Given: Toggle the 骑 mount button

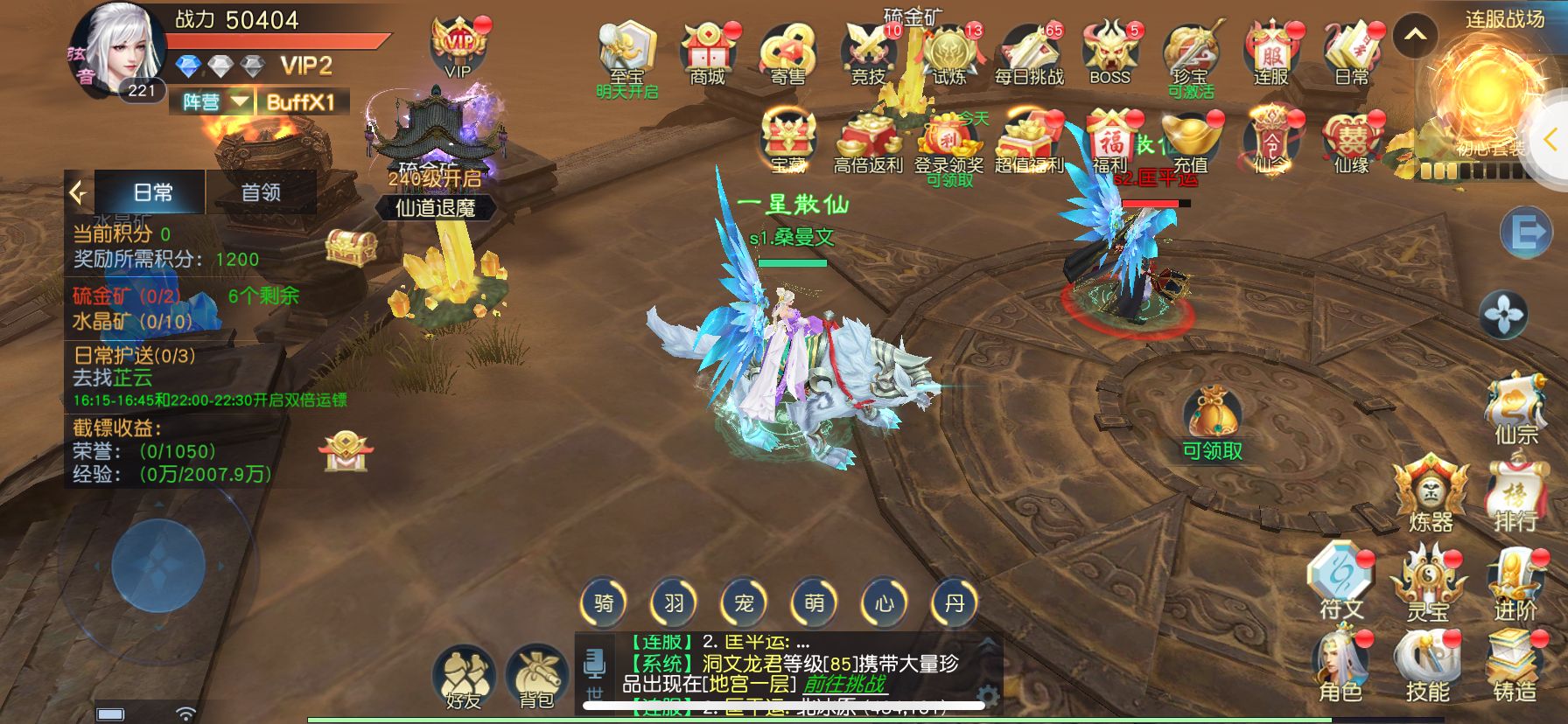Looking at the screenshot, I should coord(604,602).
